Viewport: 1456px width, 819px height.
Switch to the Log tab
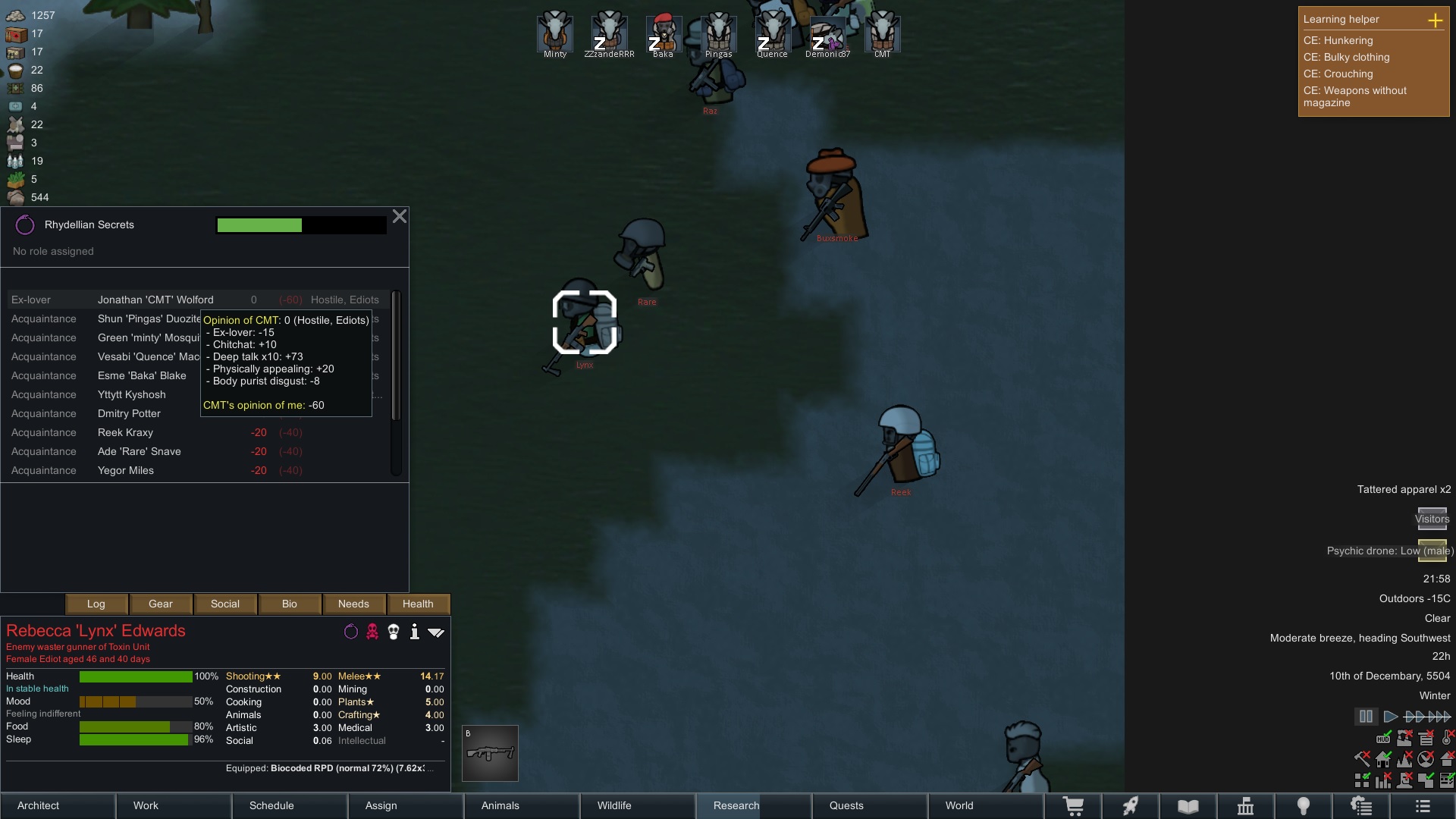(96, 604)
